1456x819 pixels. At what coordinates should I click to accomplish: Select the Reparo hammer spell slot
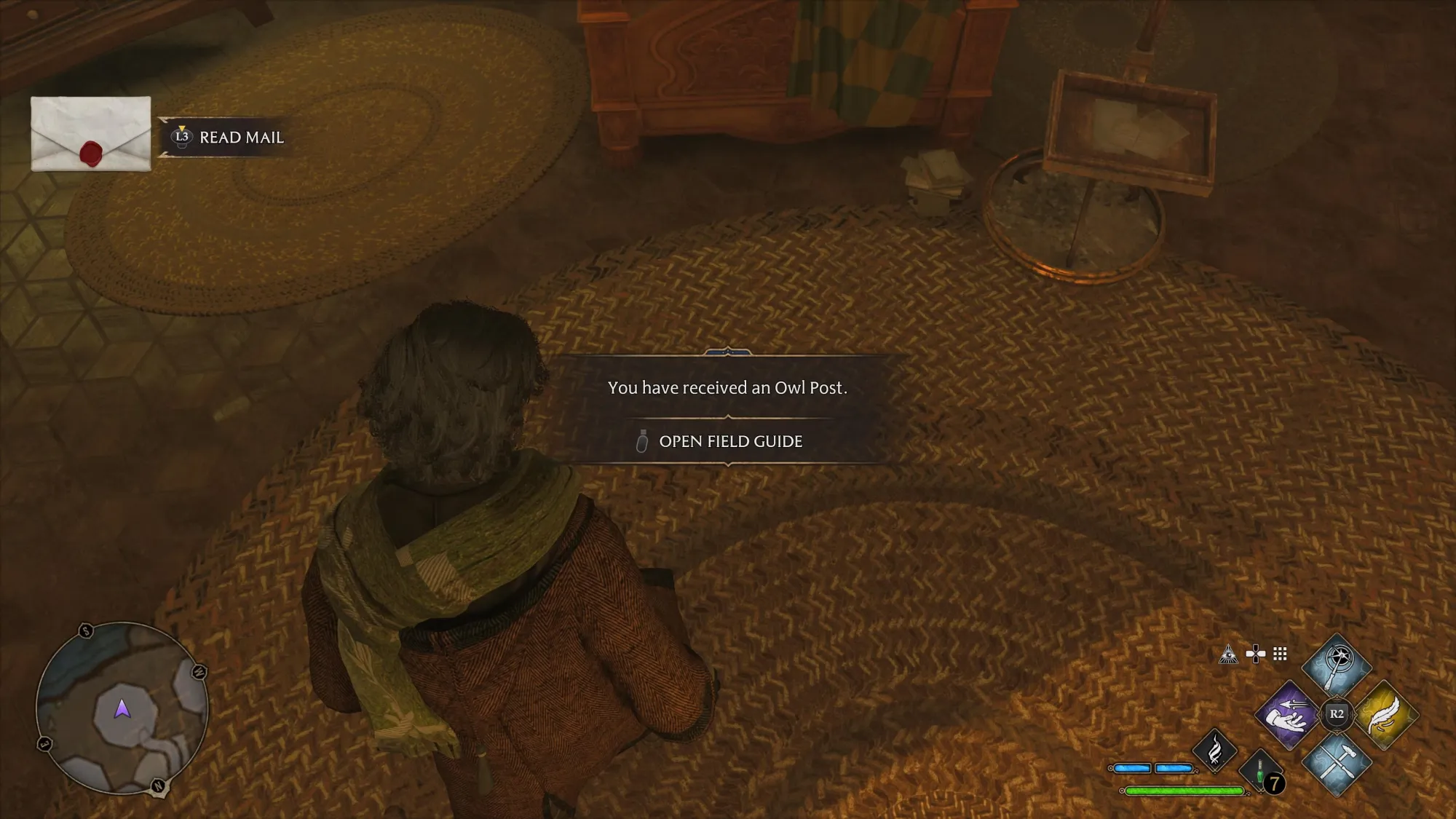click(x=1337, y=762)
